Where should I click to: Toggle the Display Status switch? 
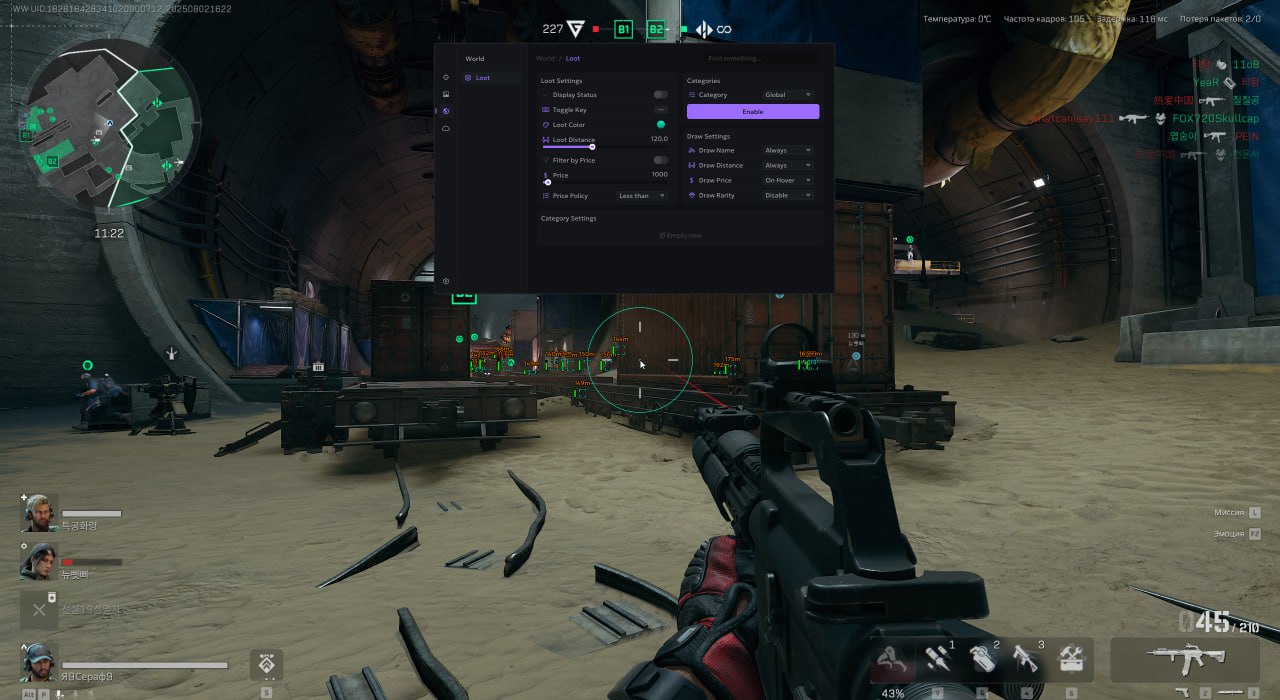click(x=660, y=95)
